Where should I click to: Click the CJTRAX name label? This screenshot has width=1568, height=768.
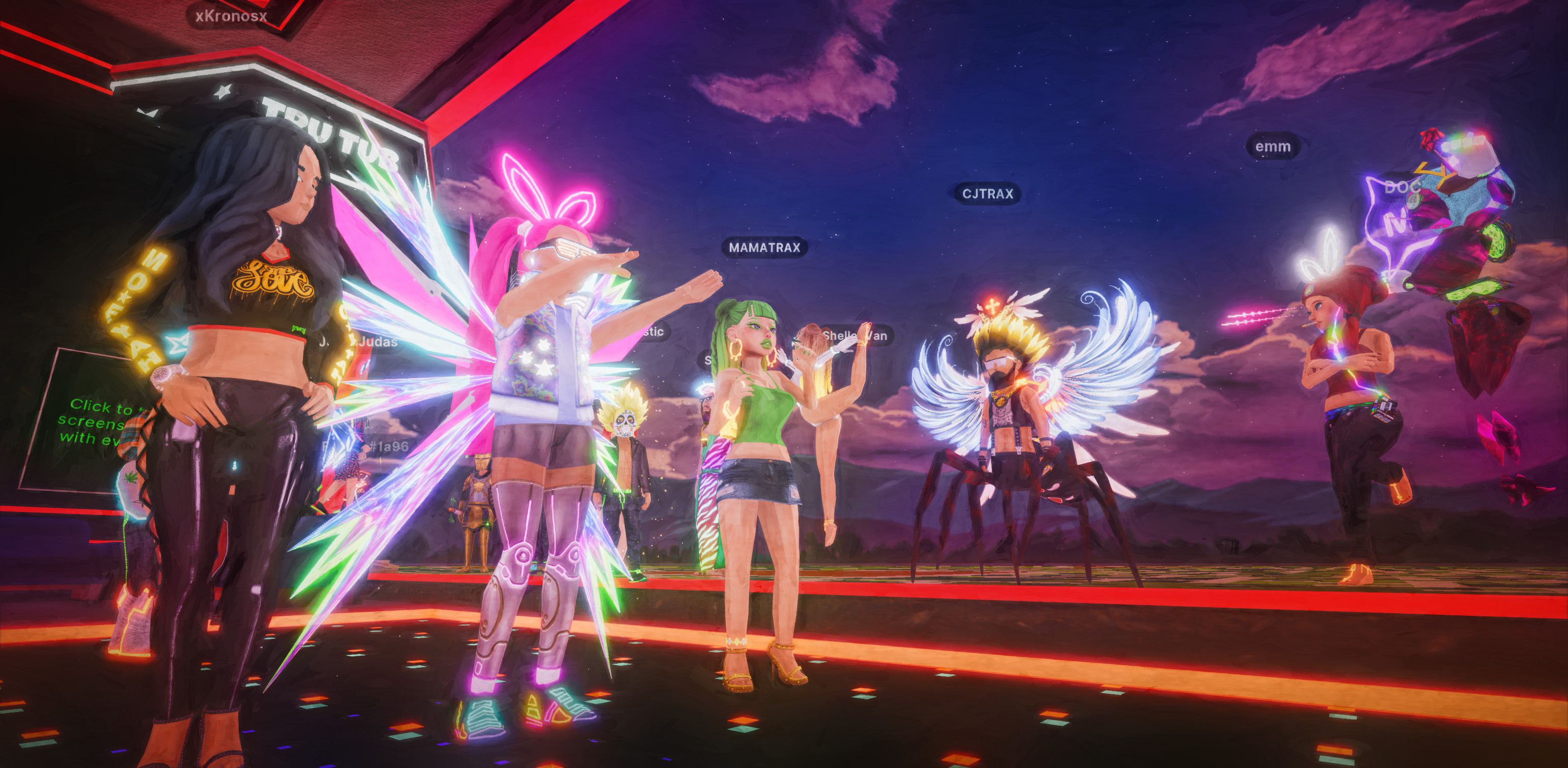pos(987,194)
